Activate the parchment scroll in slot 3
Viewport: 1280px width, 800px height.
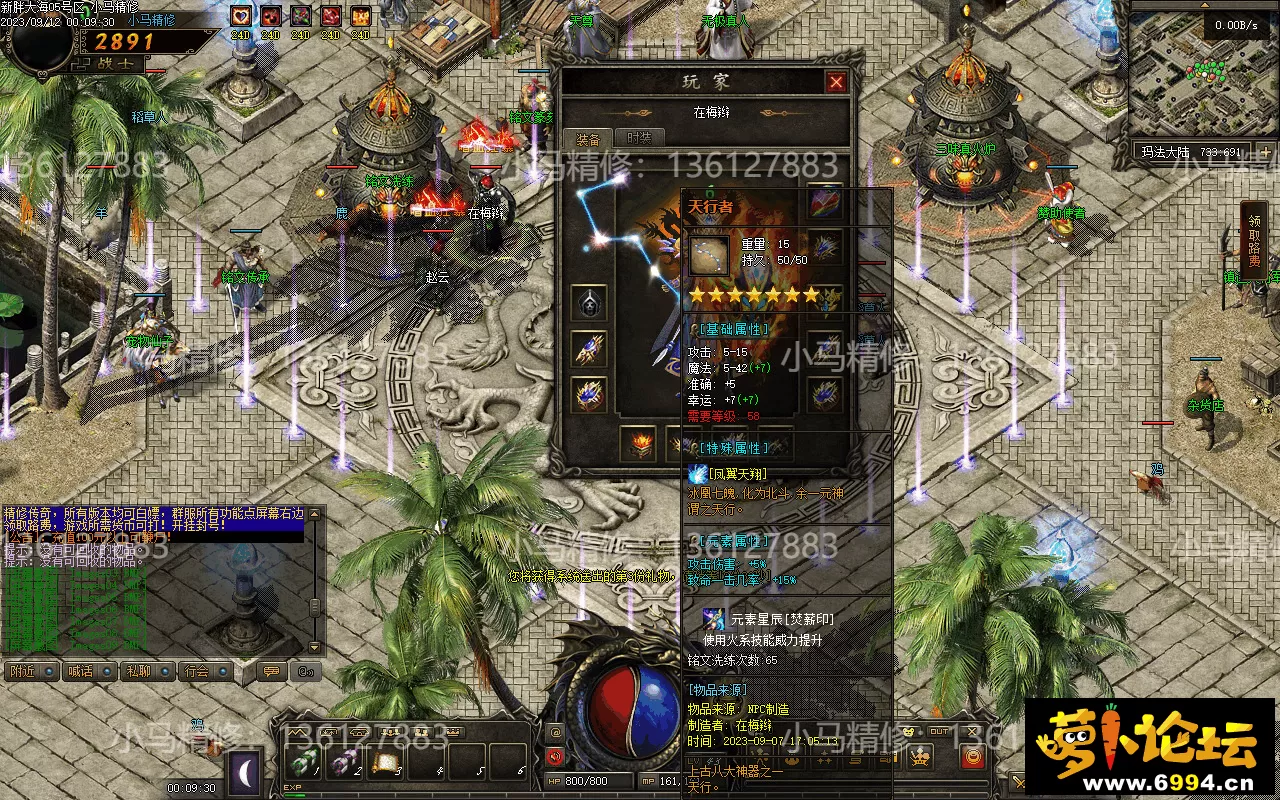click(384, 763)
